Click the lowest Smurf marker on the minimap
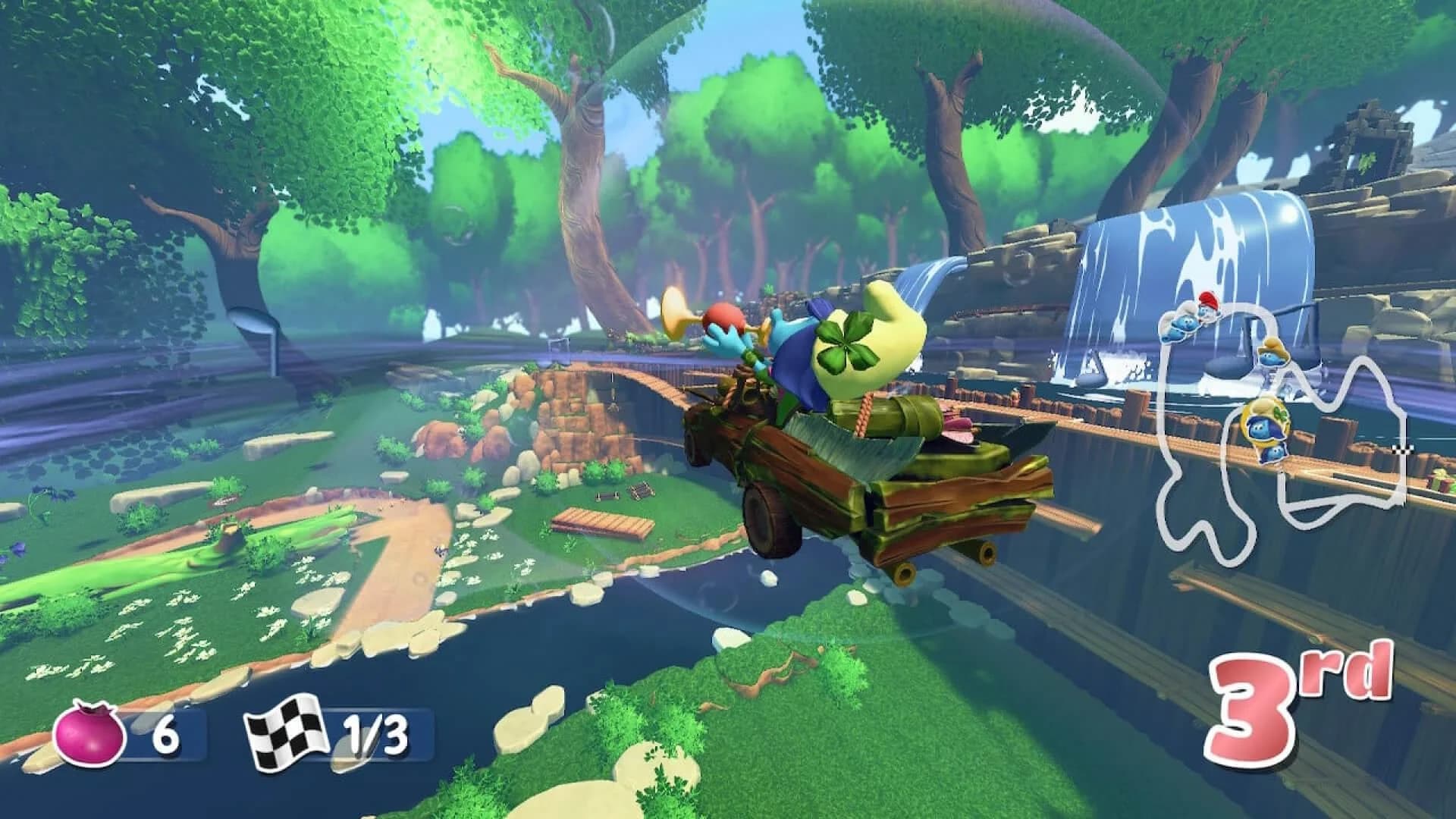Screen dimensions: 1456x819 tap(1275, 453)
